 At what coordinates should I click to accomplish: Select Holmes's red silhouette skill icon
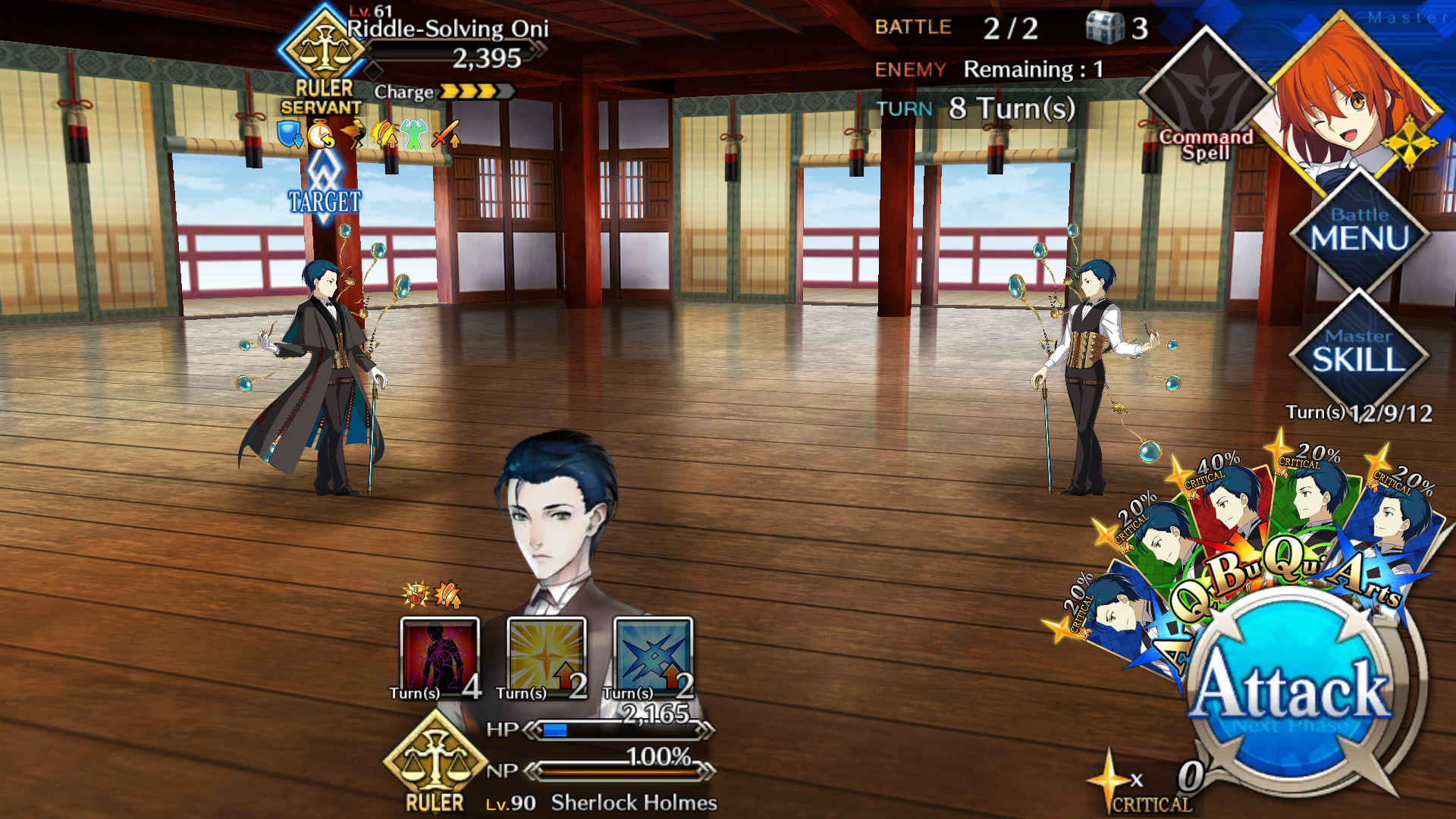pos(440,657)
